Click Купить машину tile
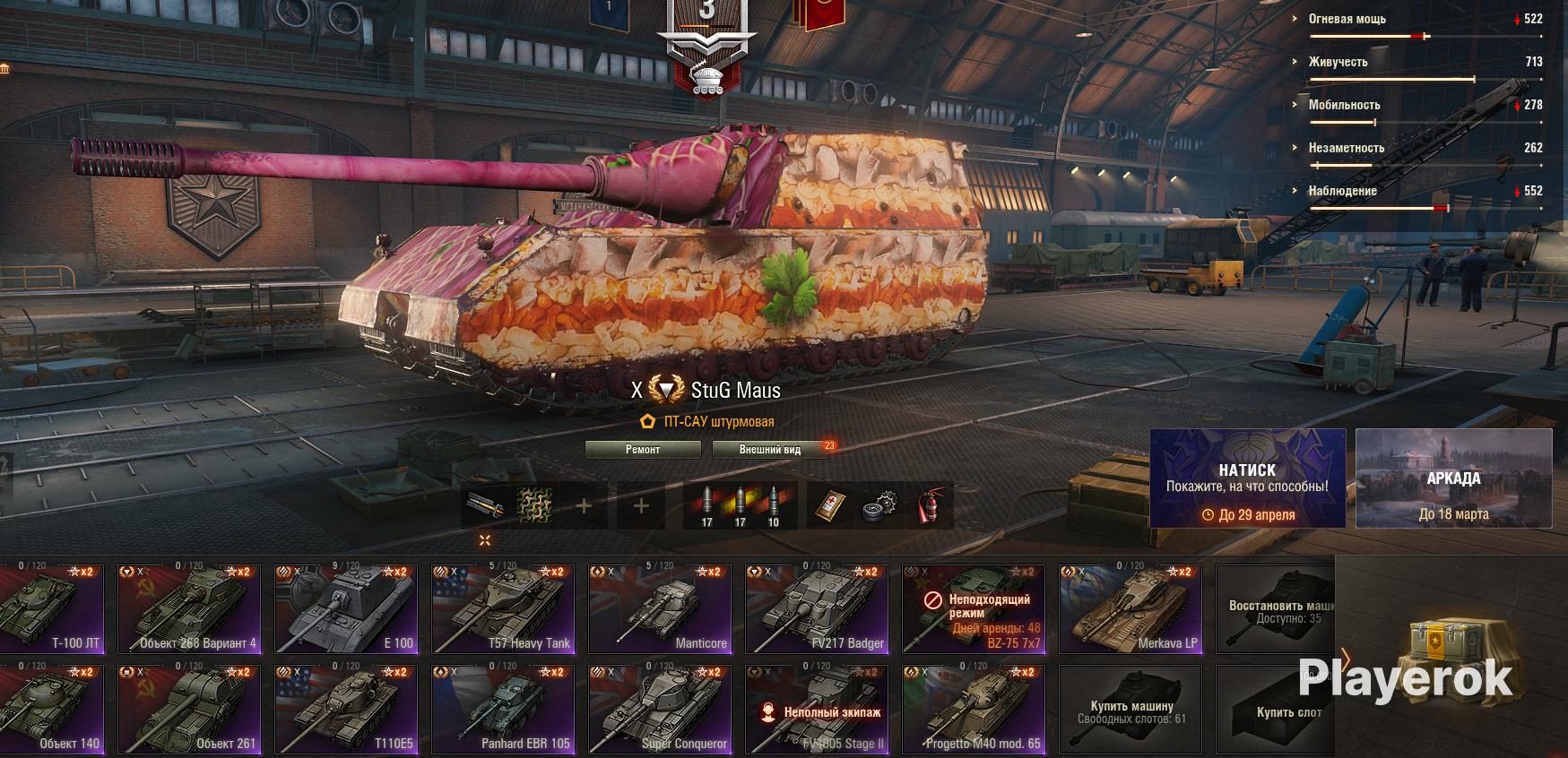The image size is (1568, 758). pos(1131,711)
